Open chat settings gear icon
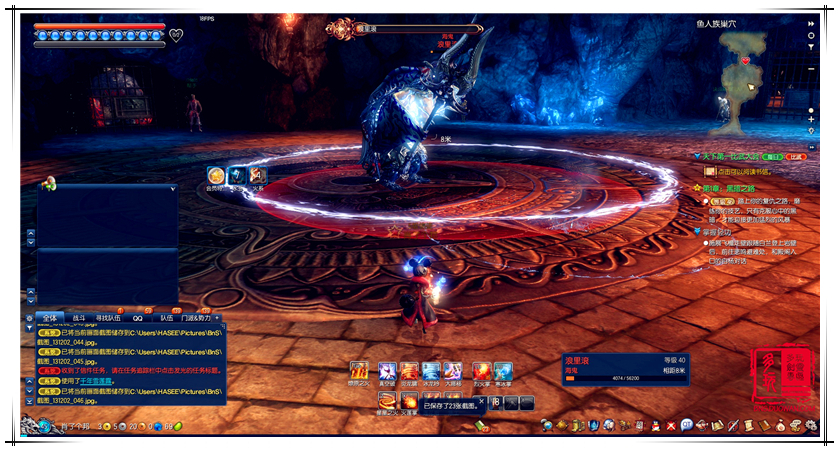The width and height of the screenshot is (839, 451). pos(29,318)
